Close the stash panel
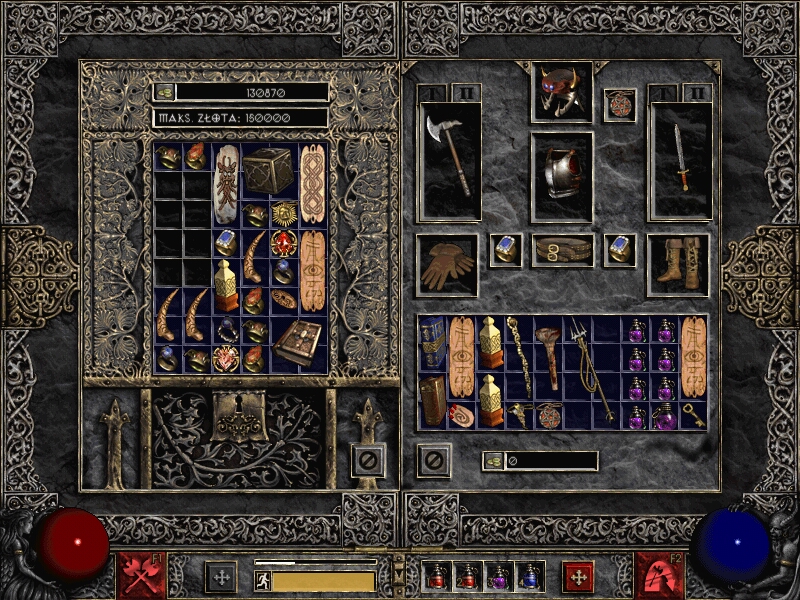Image resolution: width=800 pixels, height=600 pixels. click(369, 461)
